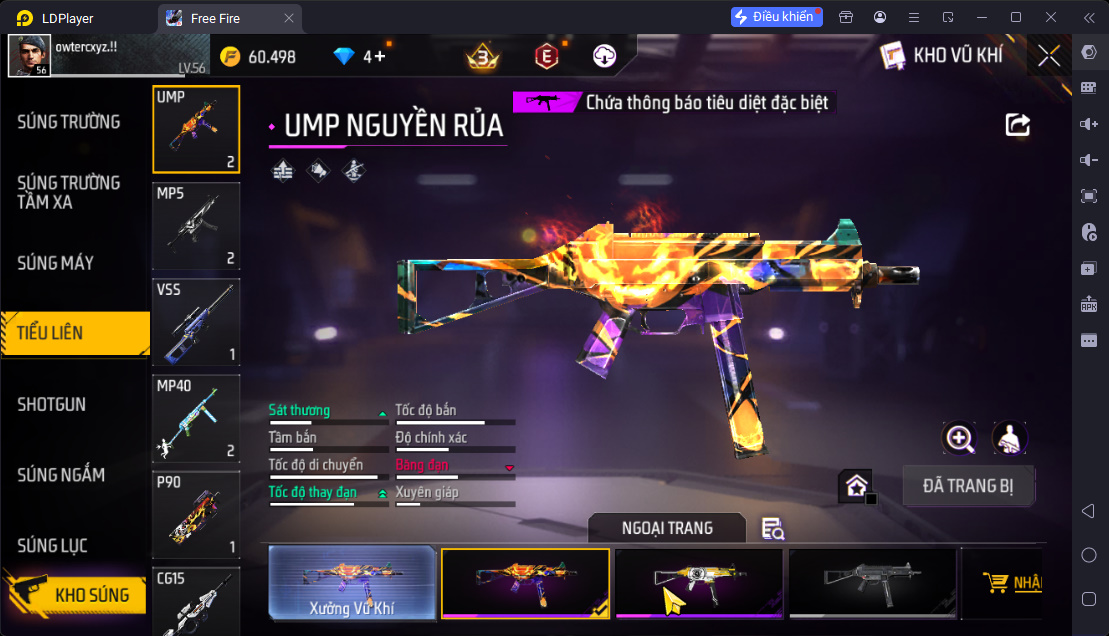Select the MP5 weapon thumbnail
The height and width of the screenshot is (636, 1109).
click(196, 226)
